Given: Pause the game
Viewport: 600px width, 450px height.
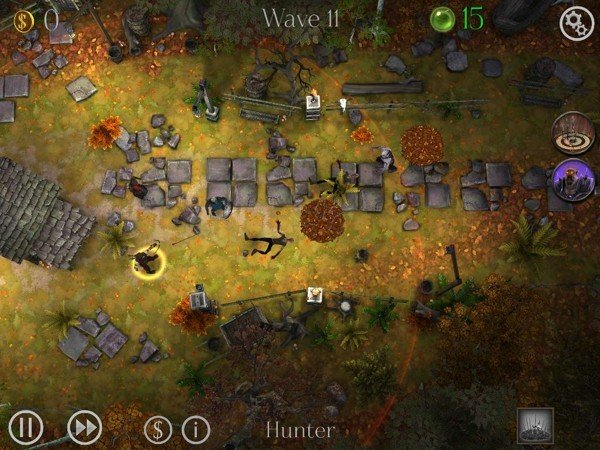Looking at the screenshot, I should tap(26, 428).
